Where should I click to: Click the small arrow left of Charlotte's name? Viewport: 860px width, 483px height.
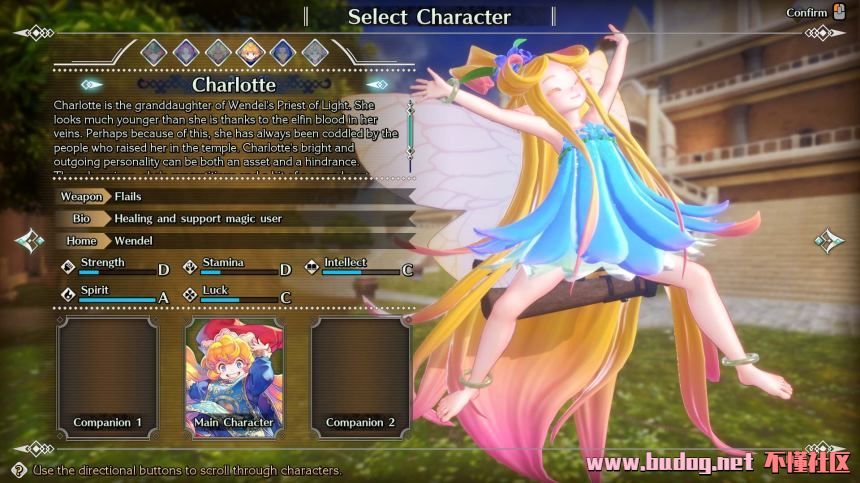tap(91, 85)
